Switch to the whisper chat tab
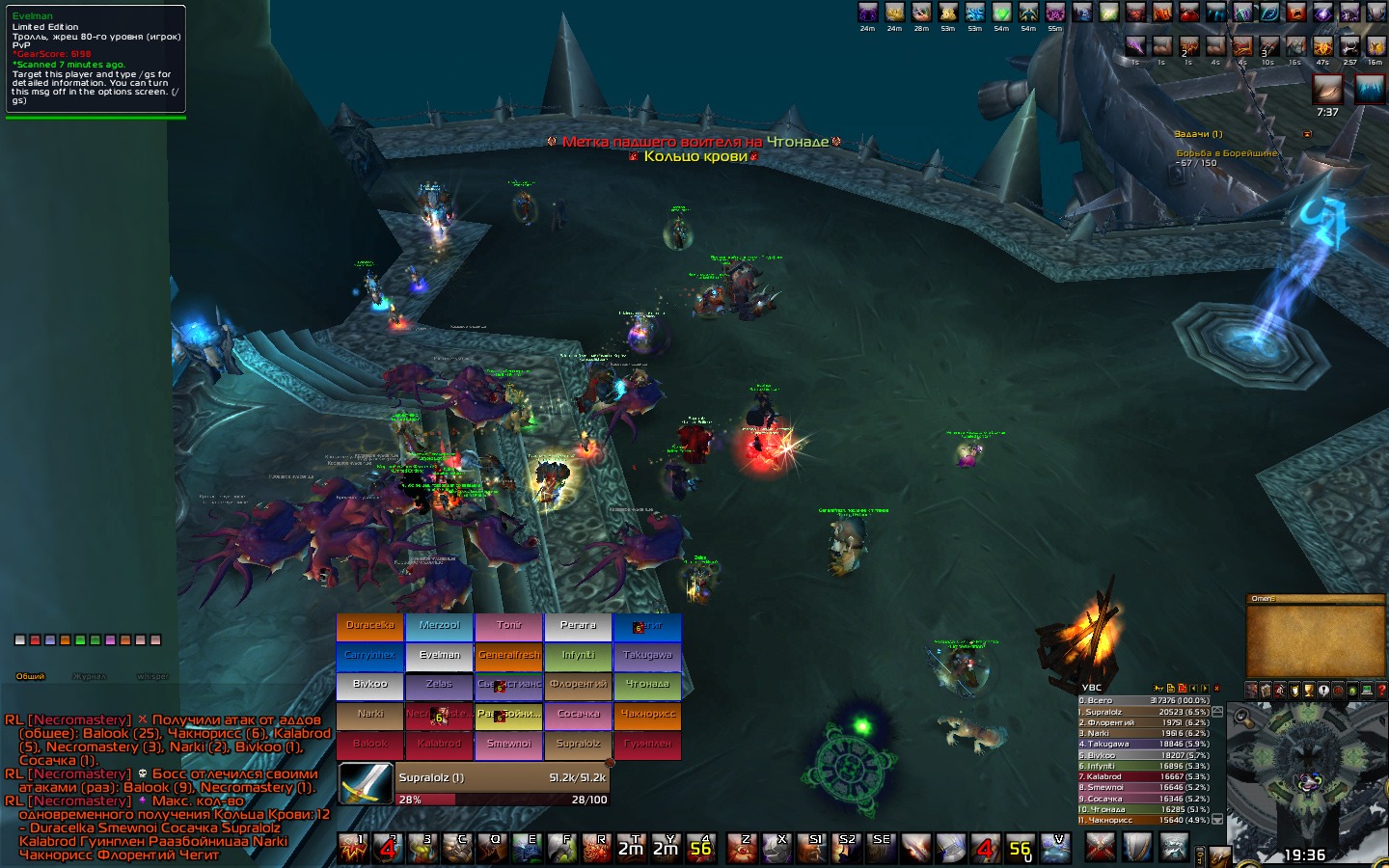 coord(152,676)
